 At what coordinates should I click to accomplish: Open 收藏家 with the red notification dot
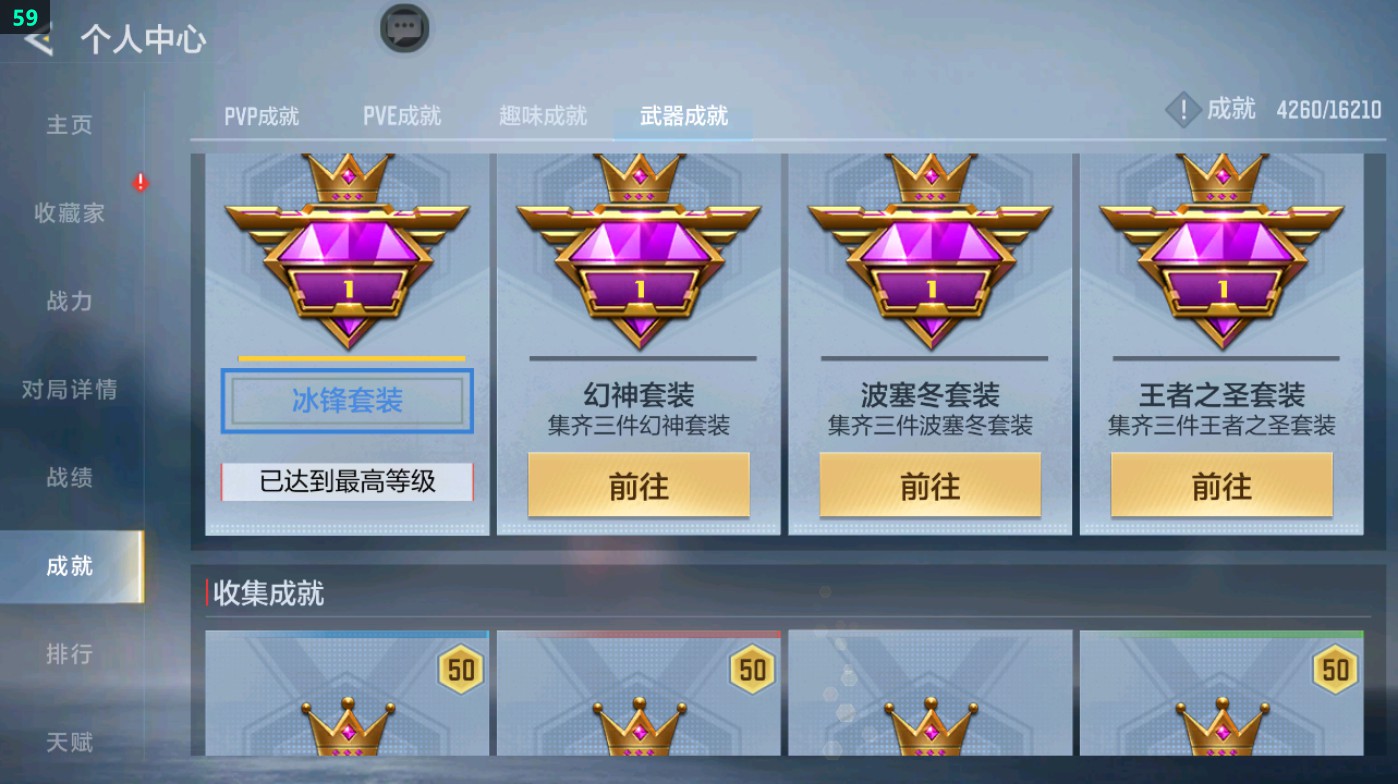point(68,213)
